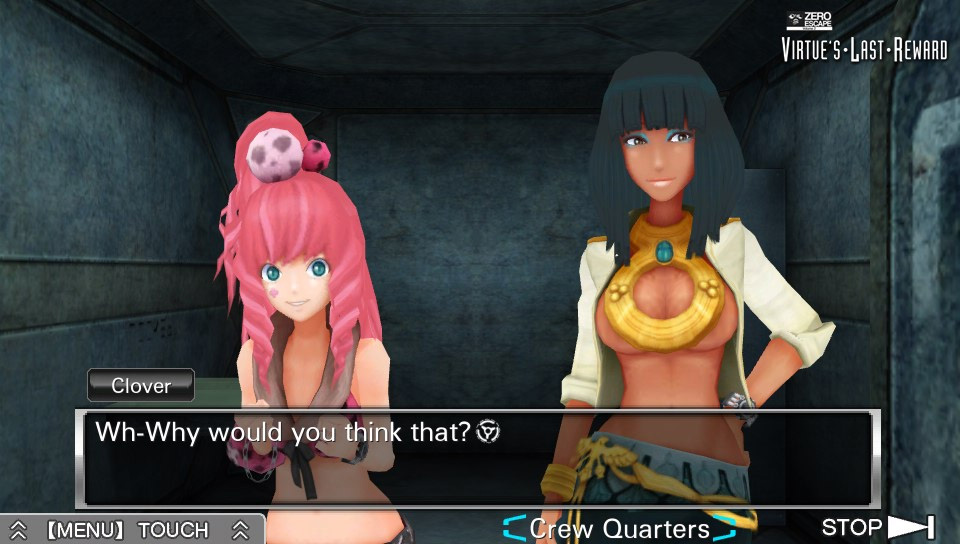Tap the STOP skip button

coord(877,527)
